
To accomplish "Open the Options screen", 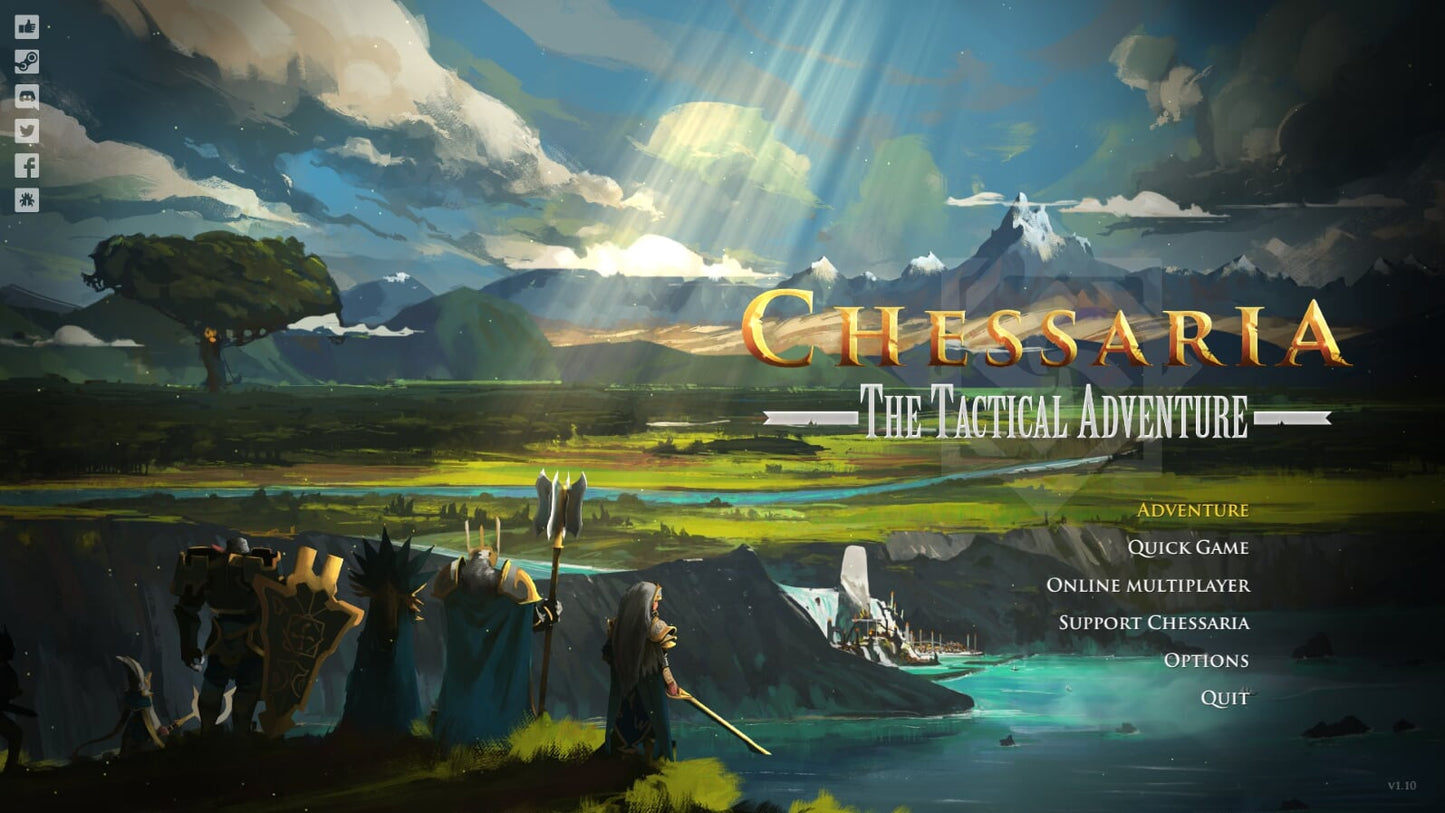I will click(1206, 660).
